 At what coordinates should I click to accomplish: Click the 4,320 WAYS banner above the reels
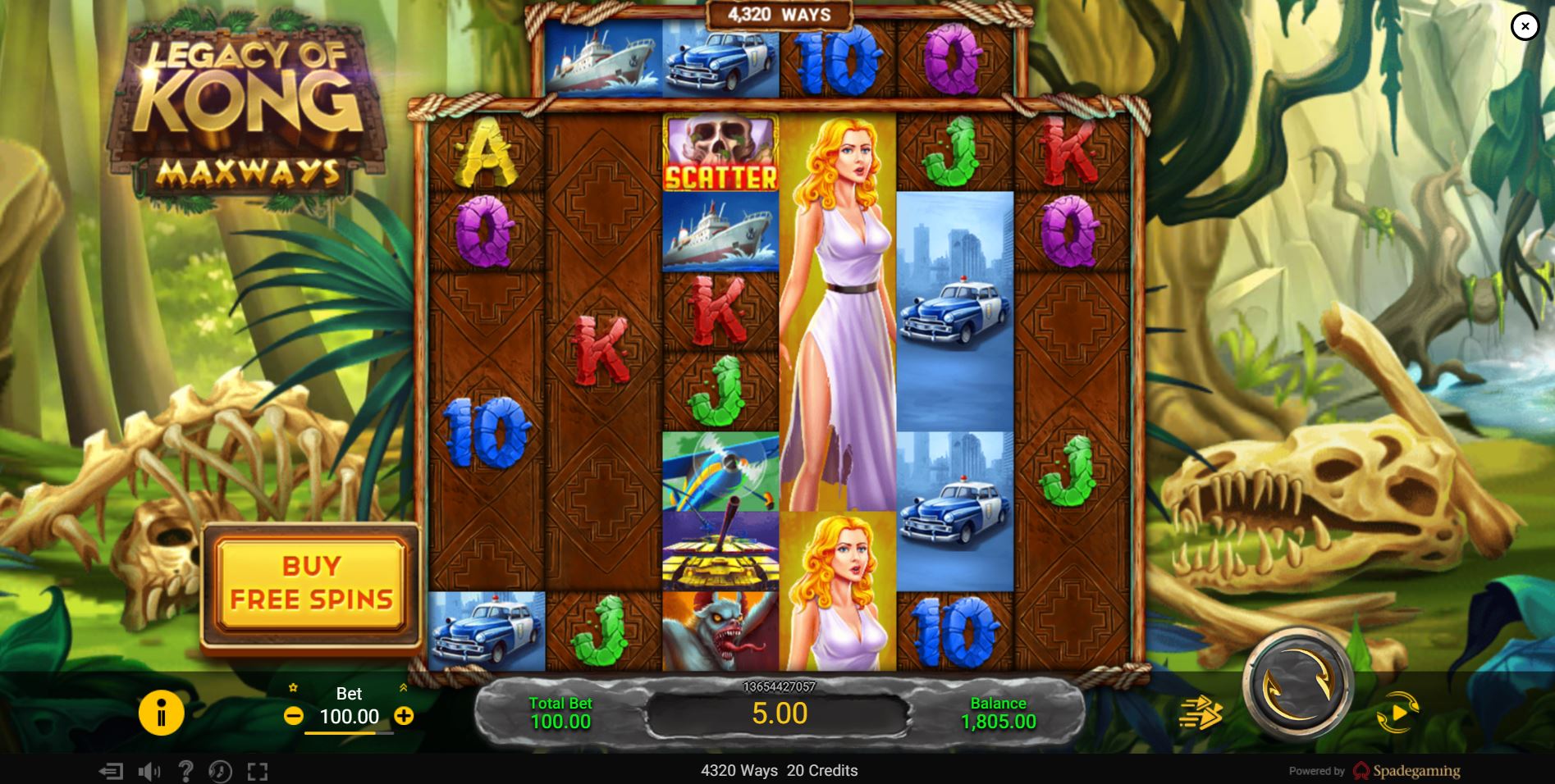pos(776,13)
